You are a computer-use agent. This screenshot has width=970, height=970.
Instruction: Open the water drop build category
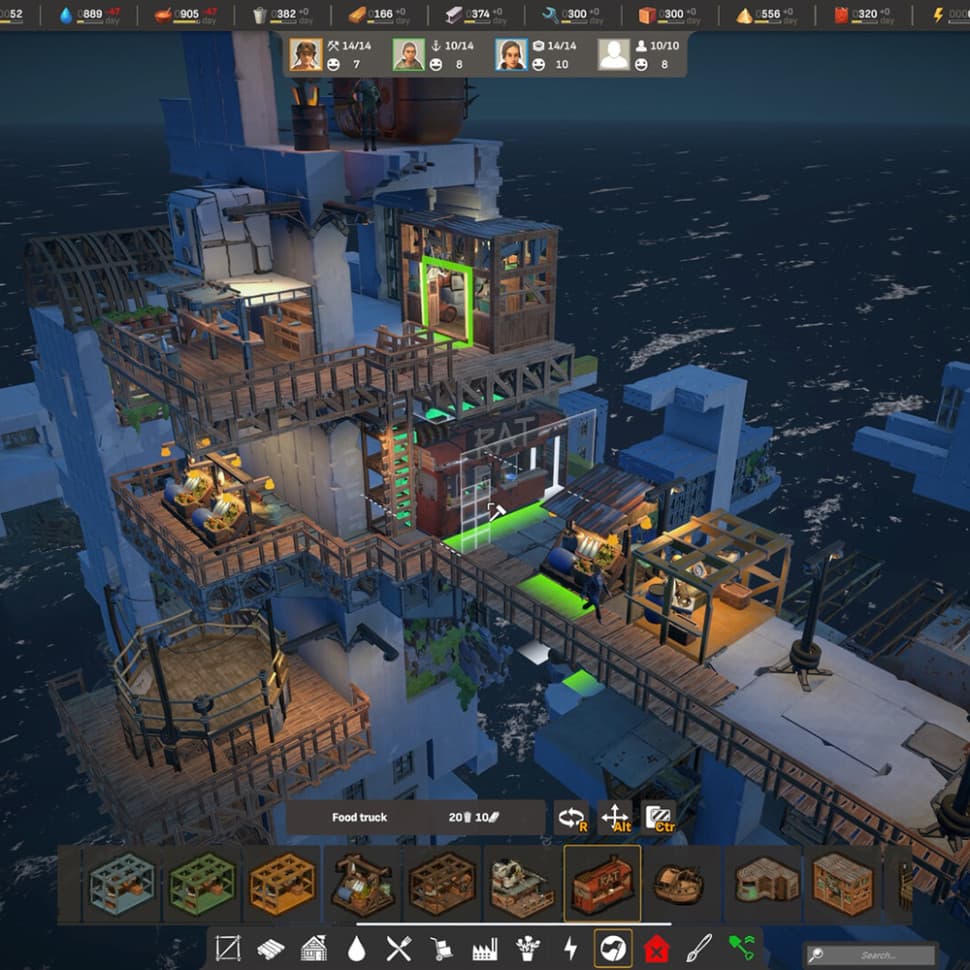tap(356, 947)
